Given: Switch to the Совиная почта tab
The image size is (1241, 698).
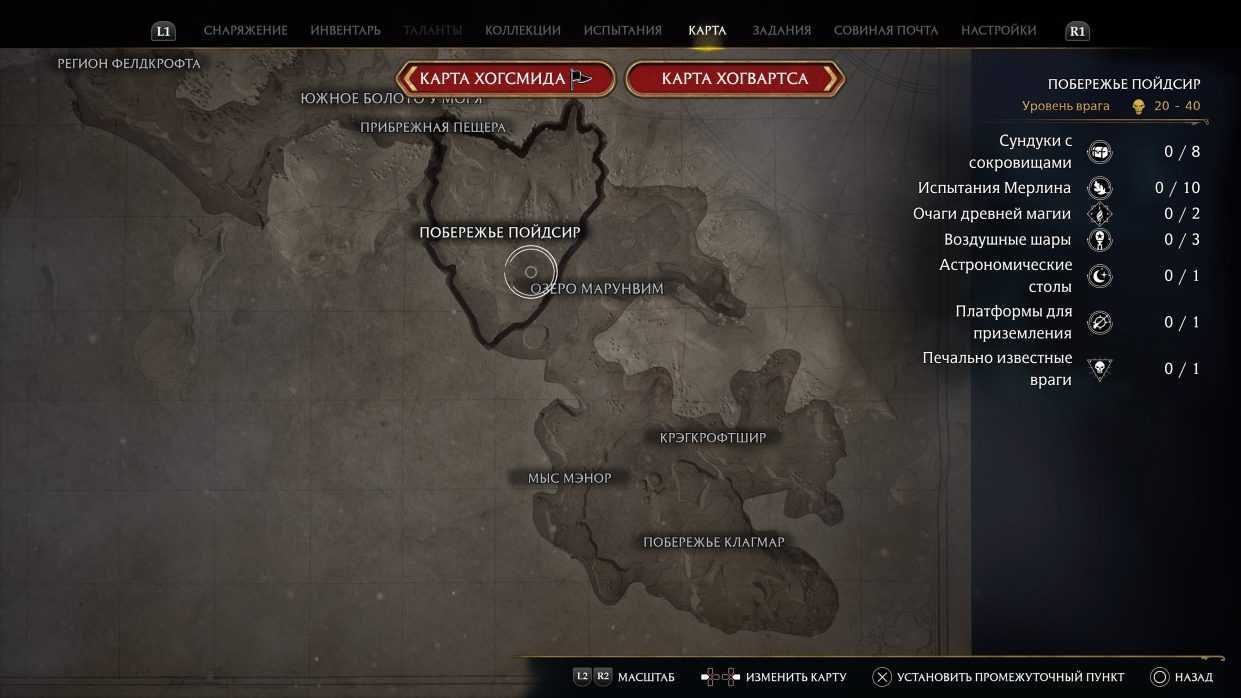Looking at the screenshot, I should tap(885, 31).
